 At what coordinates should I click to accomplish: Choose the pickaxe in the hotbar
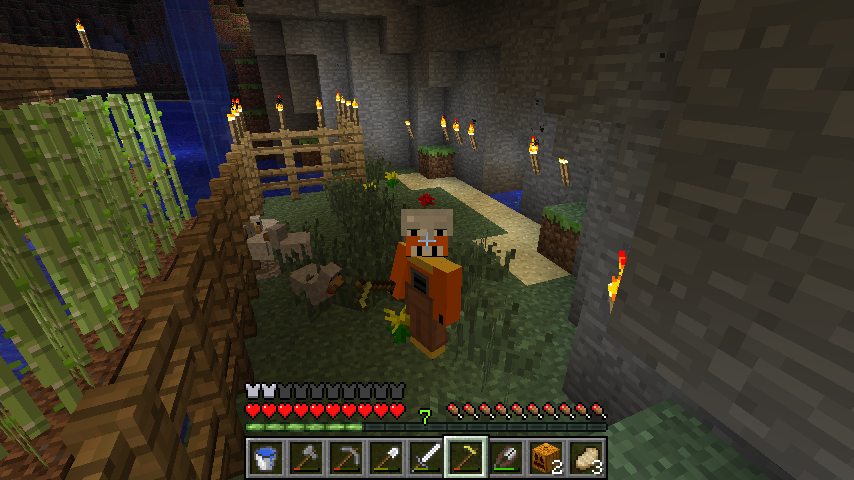346,458
